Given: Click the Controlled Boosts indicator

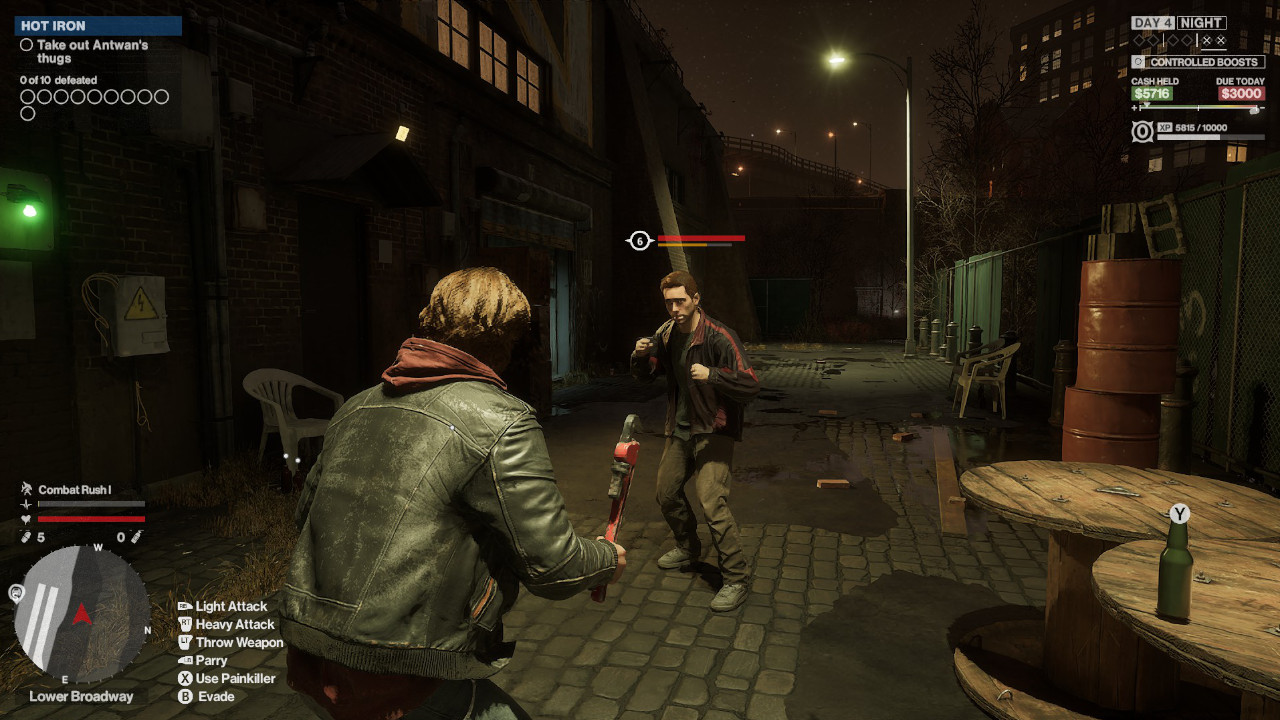Looking at the screenshot, I should point(1198,62).
